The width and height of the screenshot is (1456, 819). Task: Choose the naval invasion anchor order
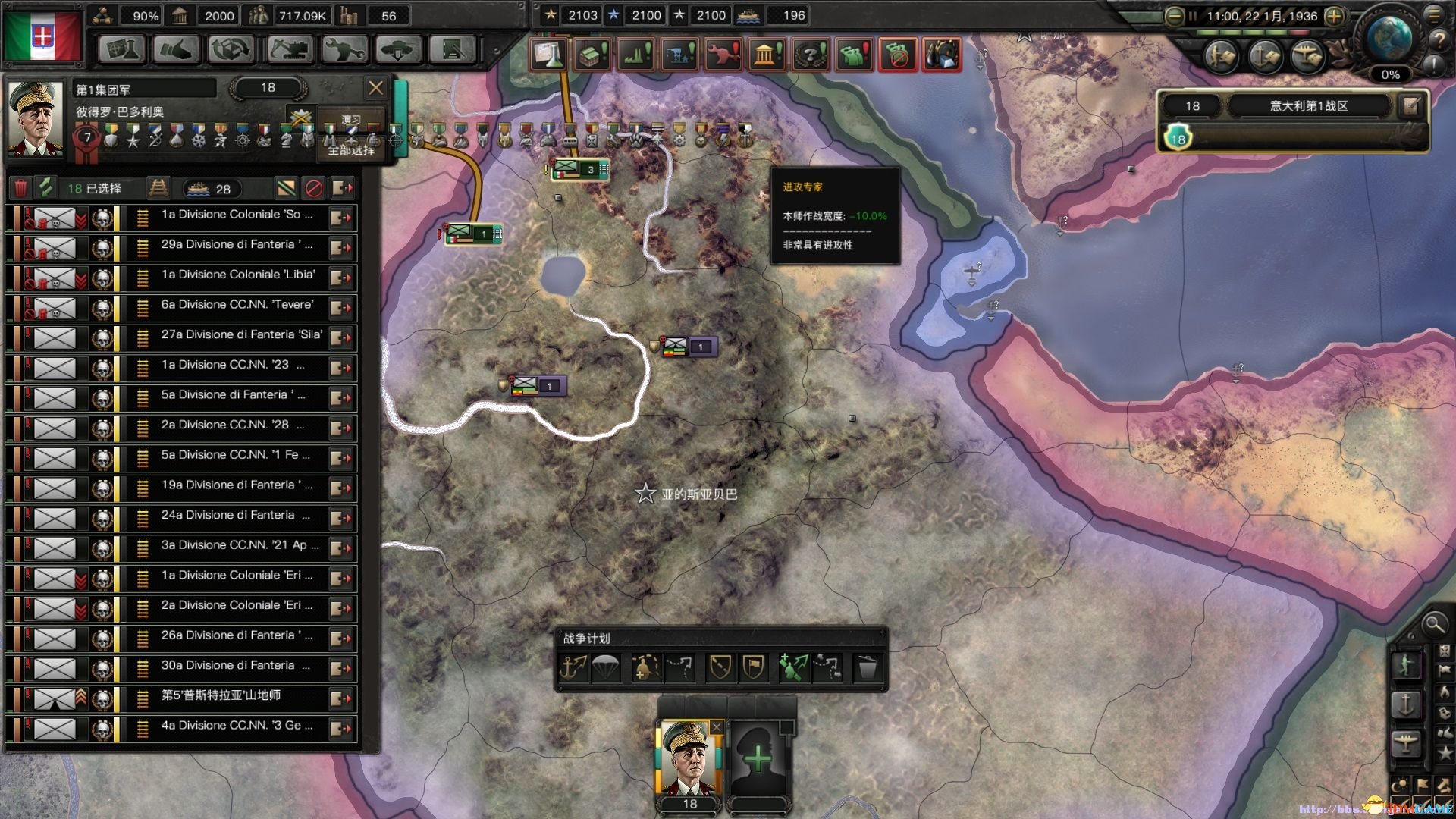pos(573,667)
